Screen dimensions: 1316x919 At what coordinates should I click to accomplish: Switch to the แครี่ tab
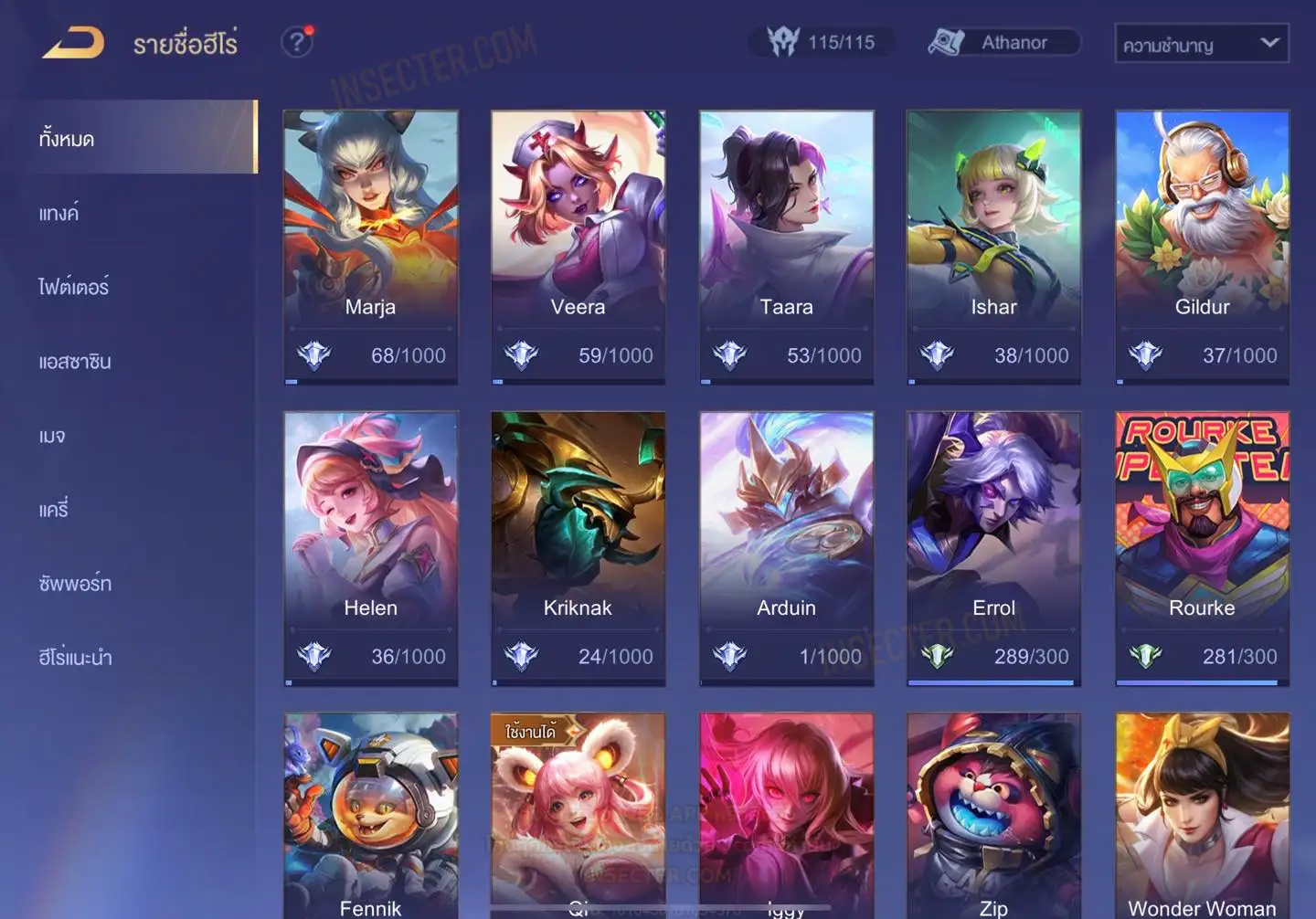[x=54, y=509]
